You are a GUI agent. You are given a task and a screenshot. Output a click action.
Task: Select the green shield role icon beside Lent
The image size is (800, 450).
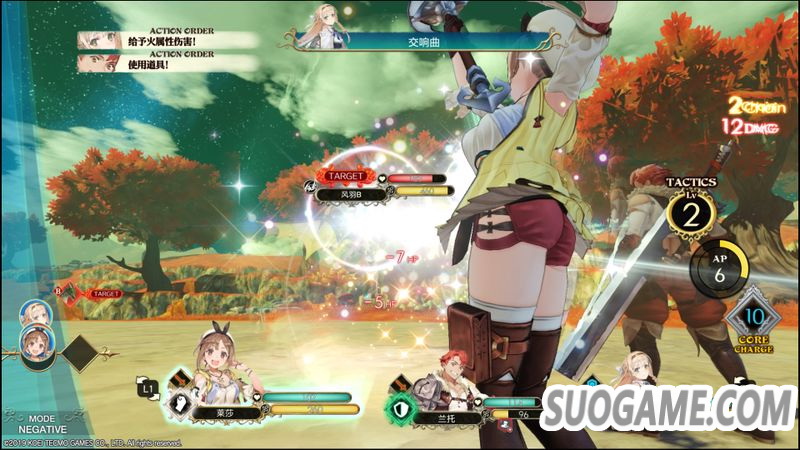(402, 408)
